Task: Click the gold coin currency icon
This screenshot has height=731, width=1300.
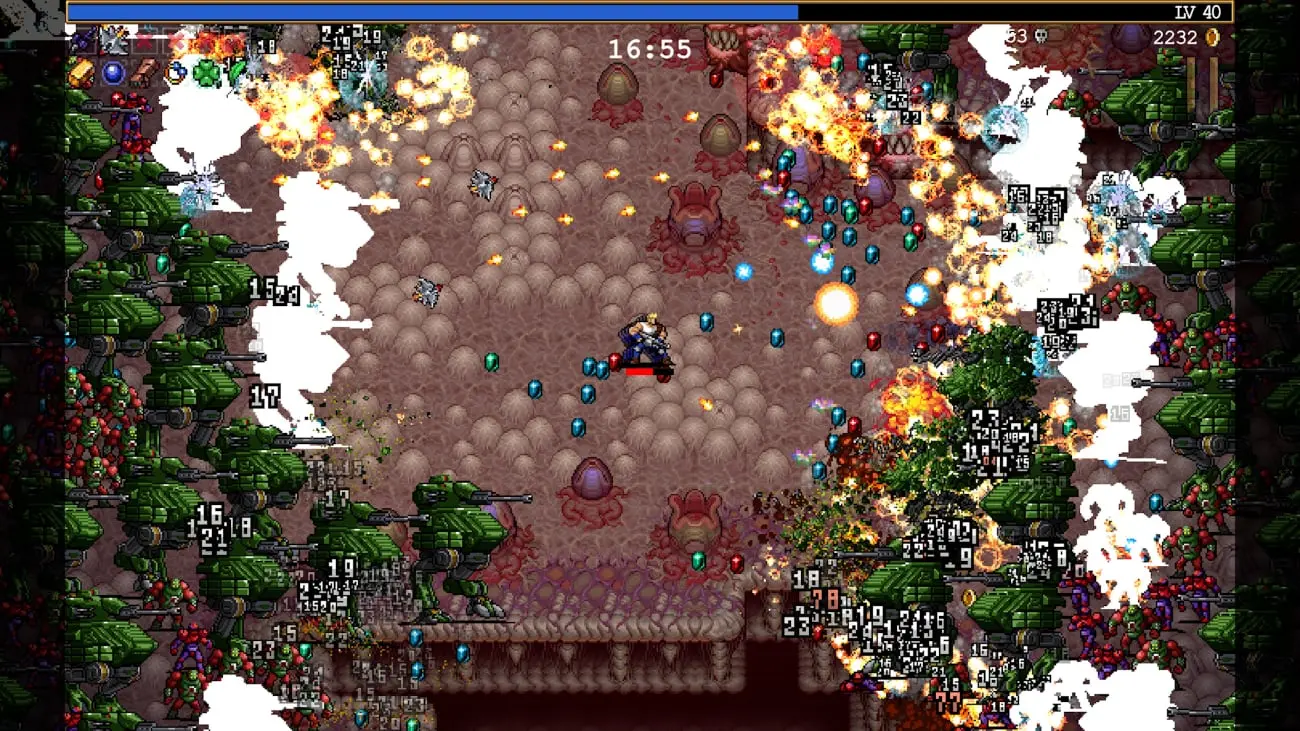Action: pyautogui.click(x=1210, y=37)
